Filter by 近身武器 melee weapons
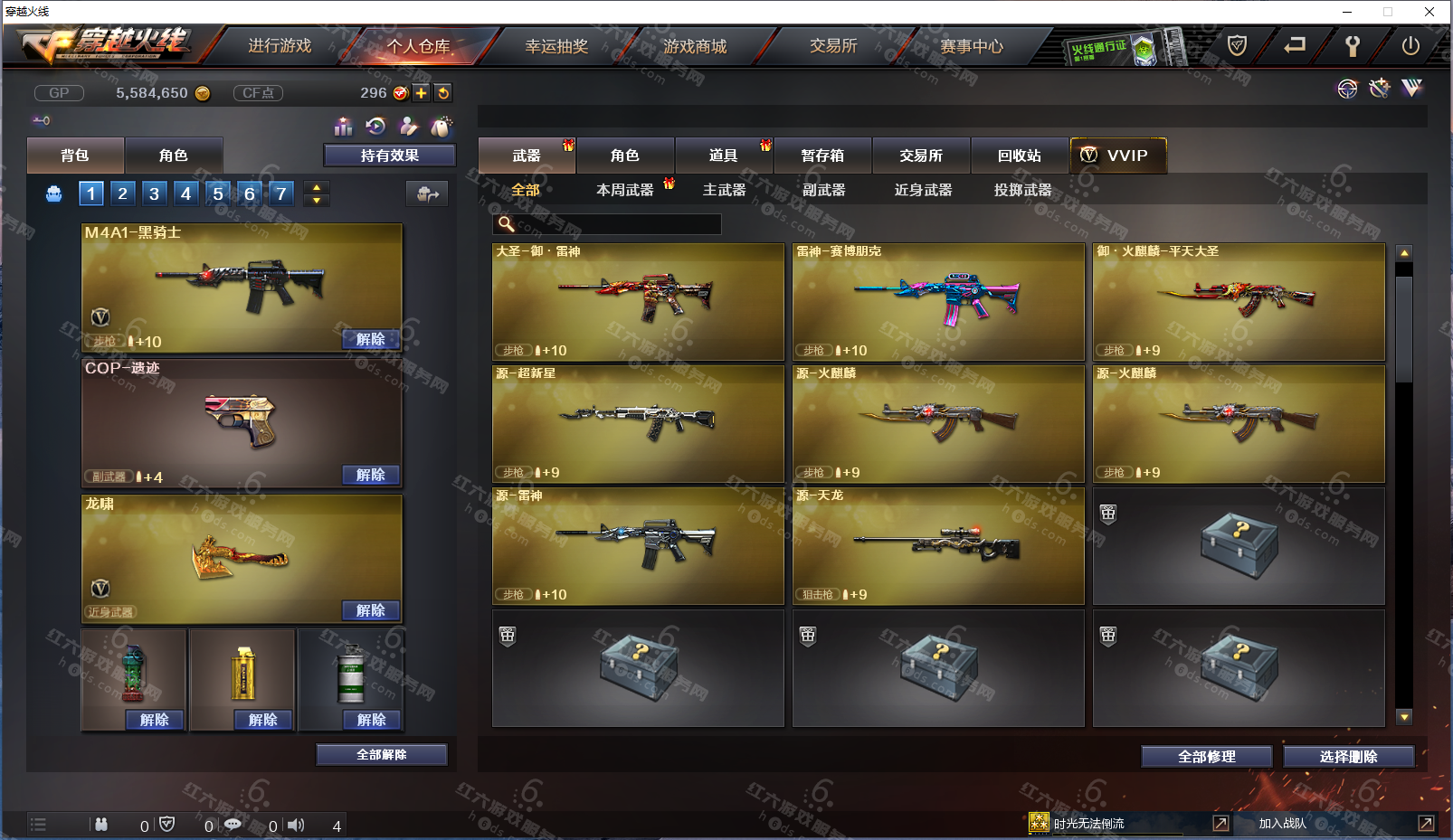1453x840 pixels. tap(923, 190)
